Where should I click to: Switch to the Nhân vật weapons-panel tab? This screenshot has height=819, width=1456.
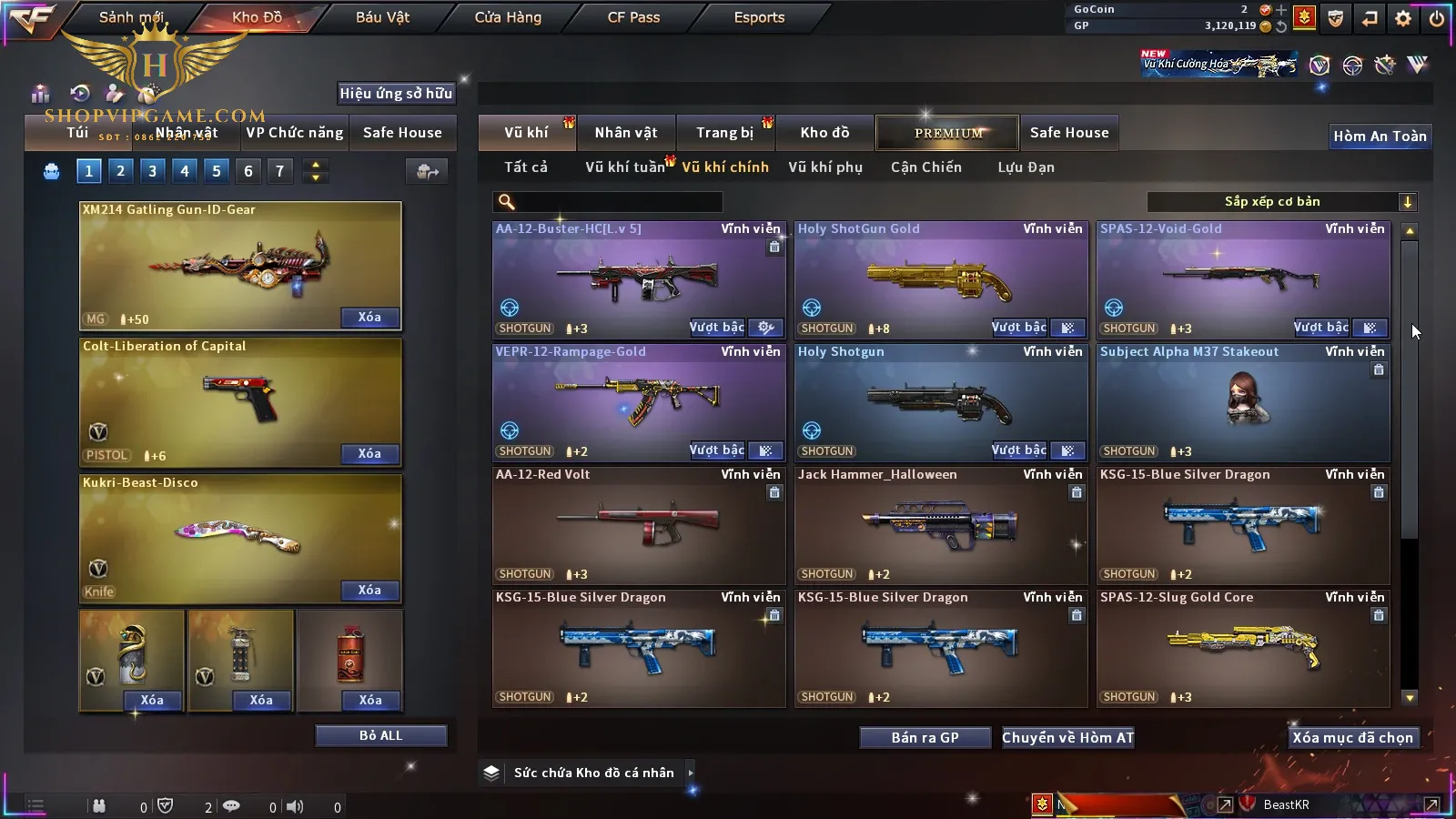coord(626,133)
